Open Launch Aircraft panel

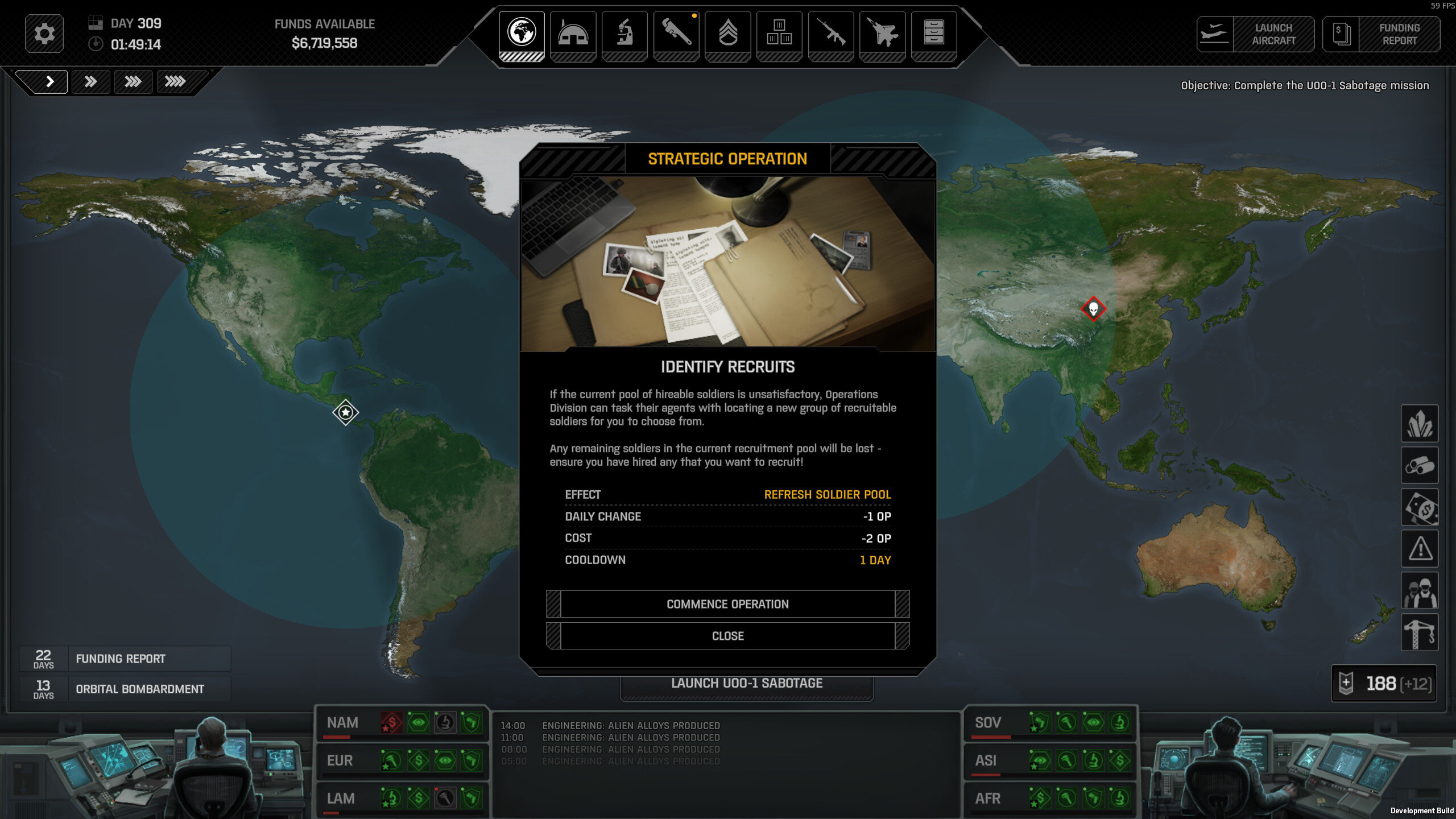coord(1255,34)
